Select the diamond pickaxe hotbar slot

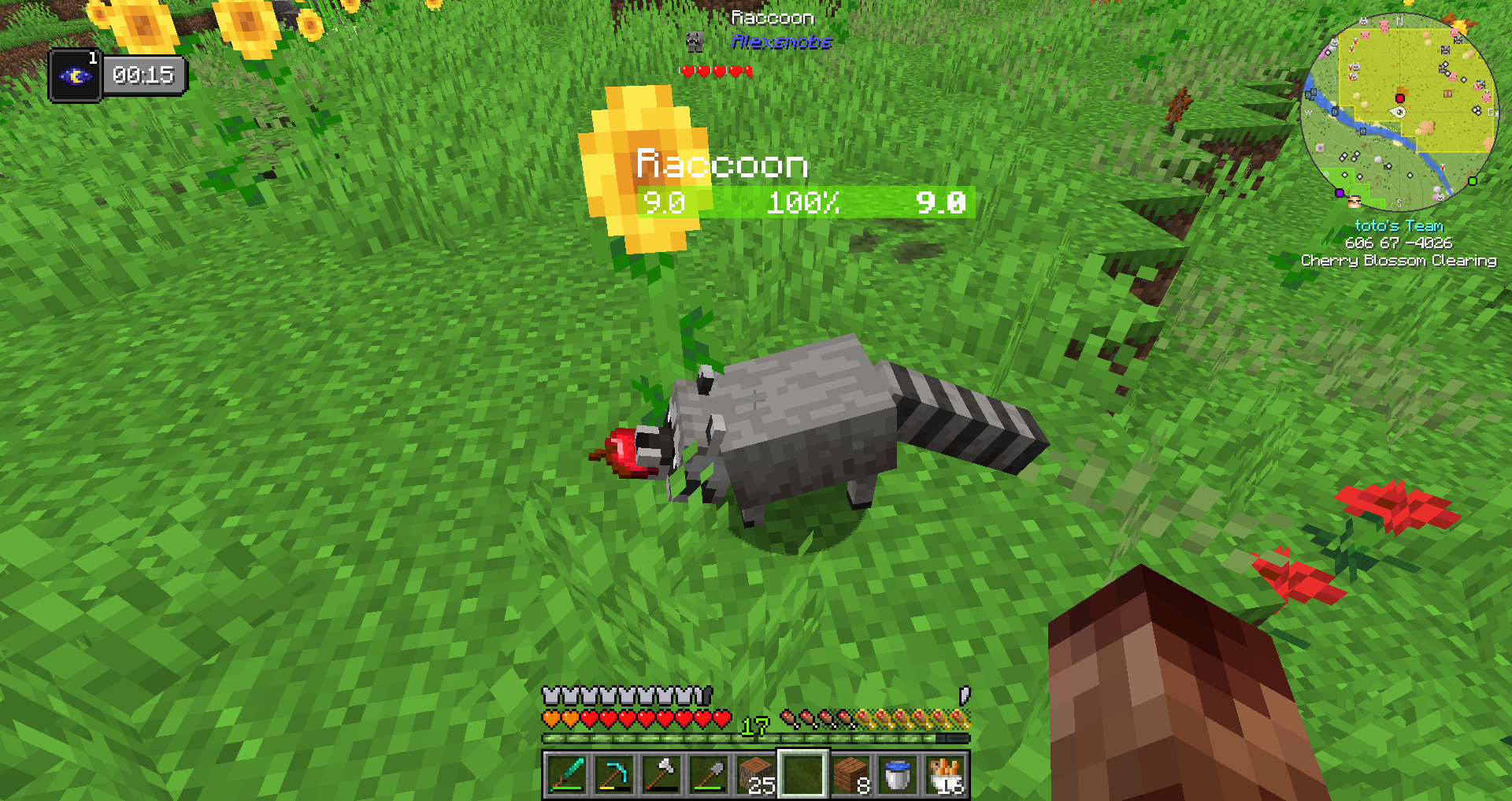[x=613, y=774]
